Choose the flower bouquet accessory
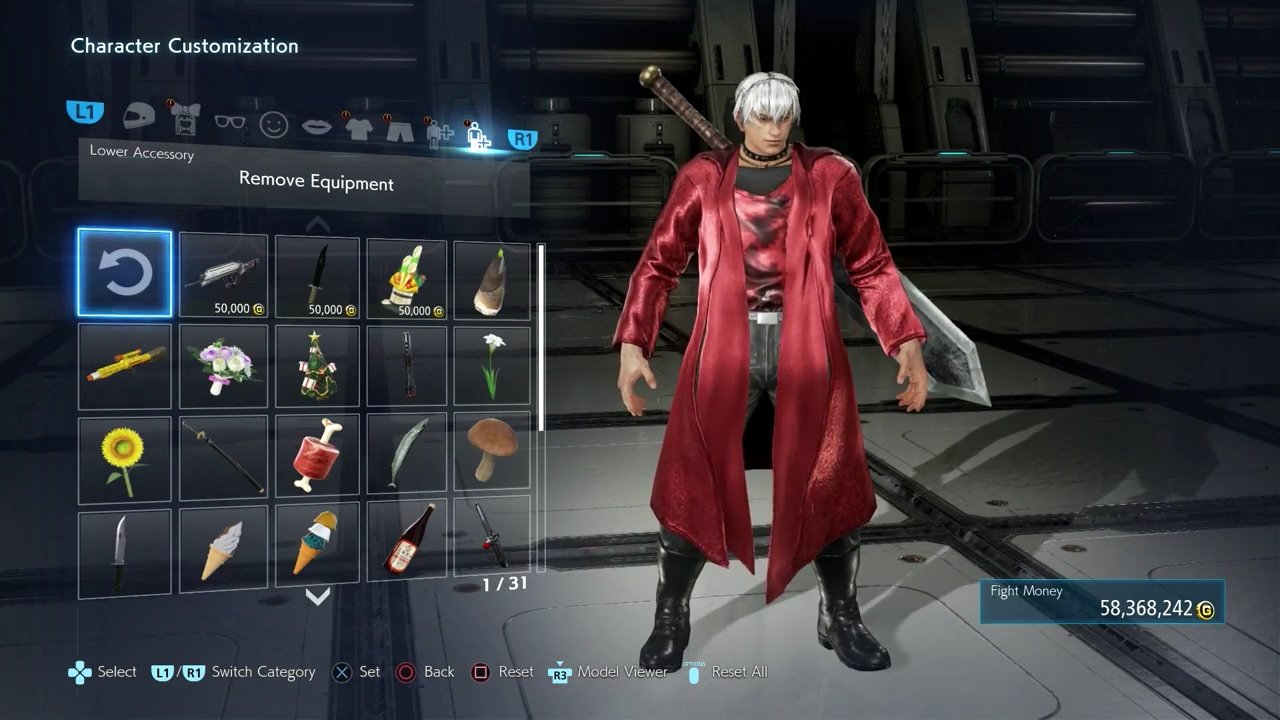This screenshot has height=720, width=1280. coord(223,365)
